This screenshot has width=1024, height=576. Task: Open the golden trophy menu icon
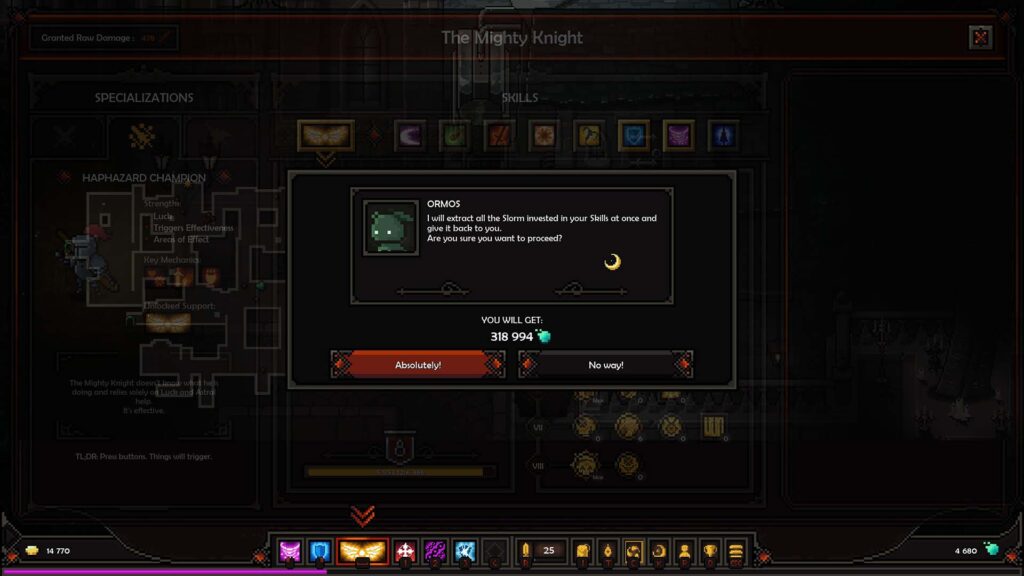(x=710, y=551)
